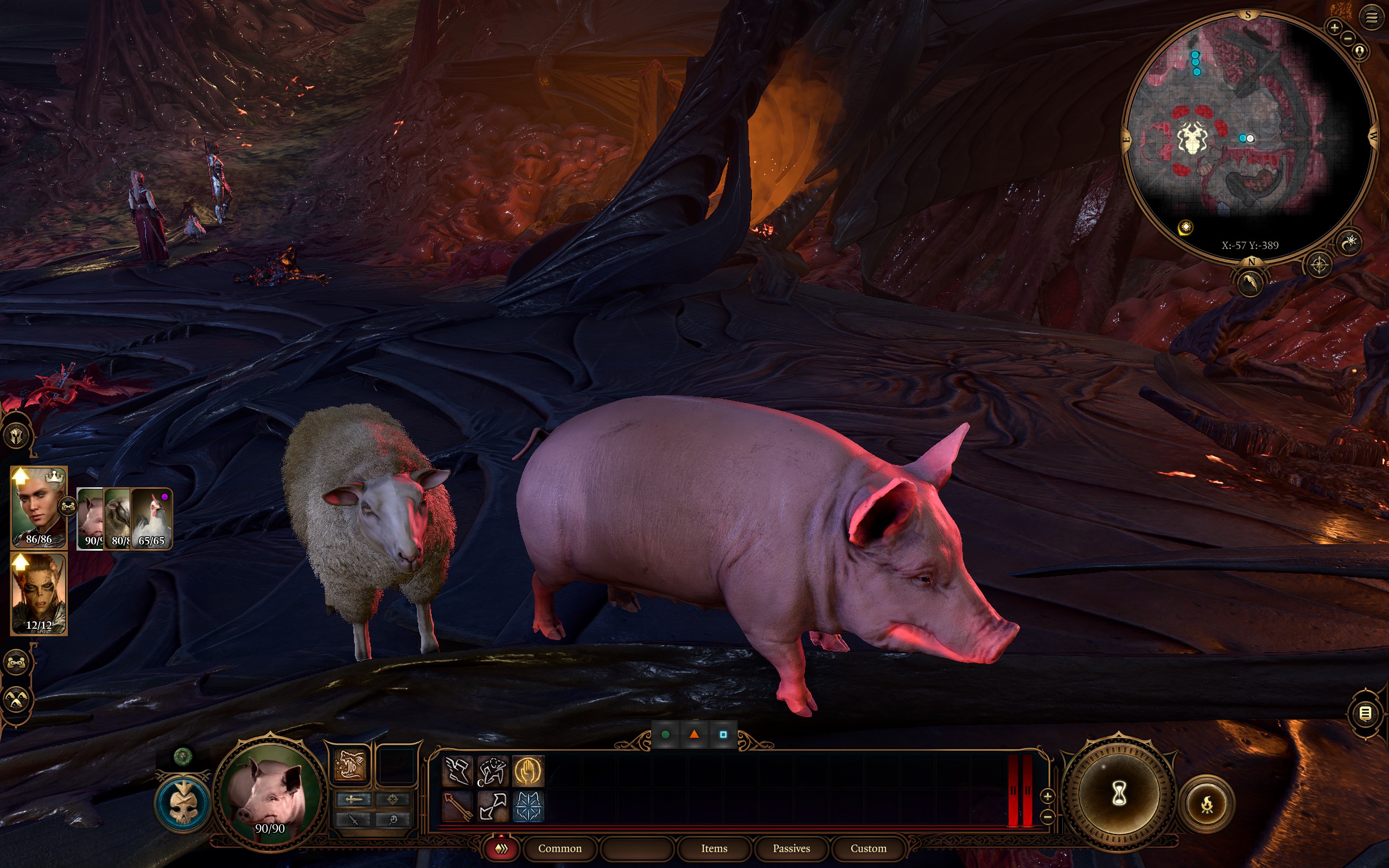The height and width of the screenshot is (868, 1389).
Task: Toggle group mode chain-link button
Action: coord(17,662)
